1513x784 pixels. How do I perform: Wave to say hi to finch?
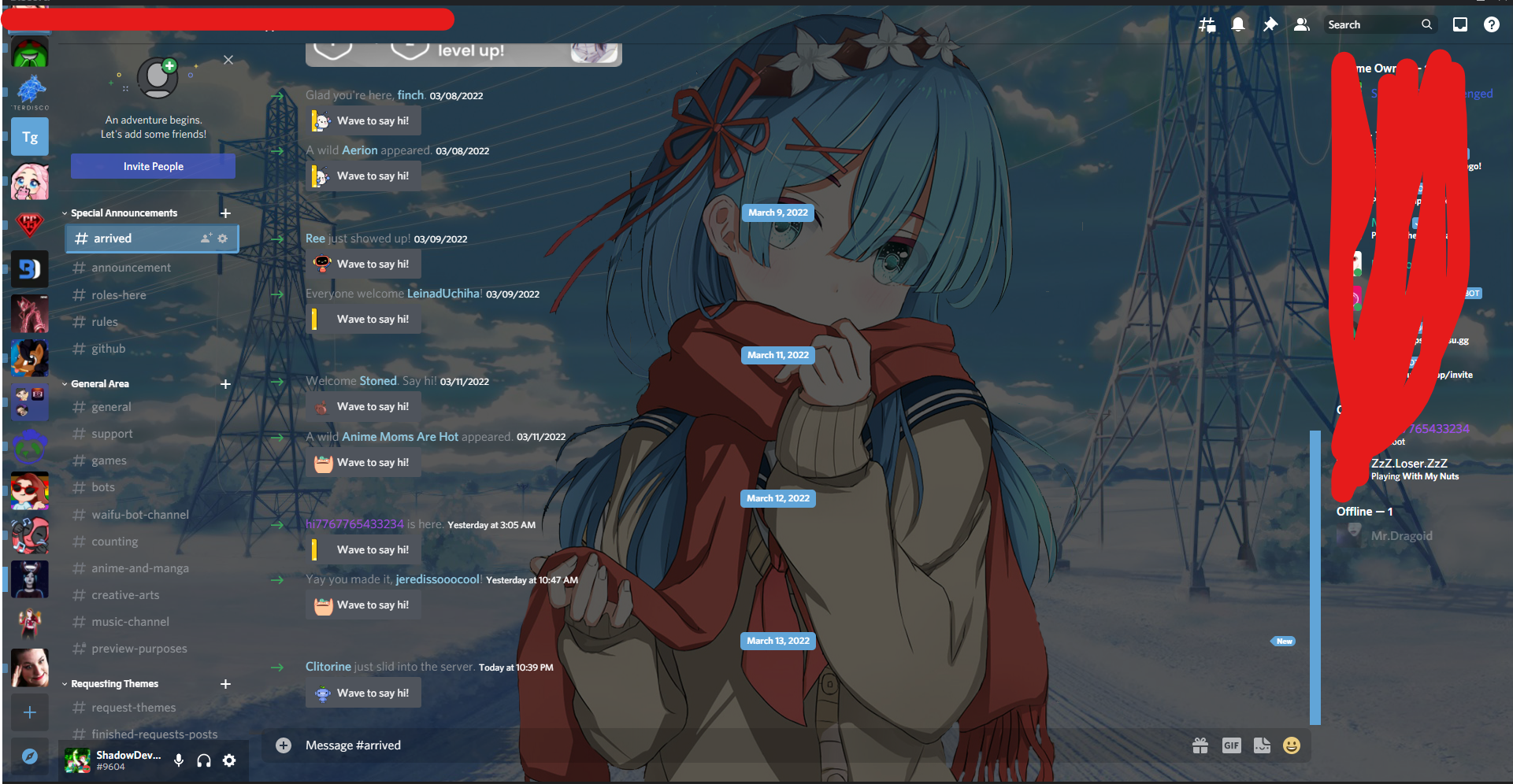(x=363, y=120)
